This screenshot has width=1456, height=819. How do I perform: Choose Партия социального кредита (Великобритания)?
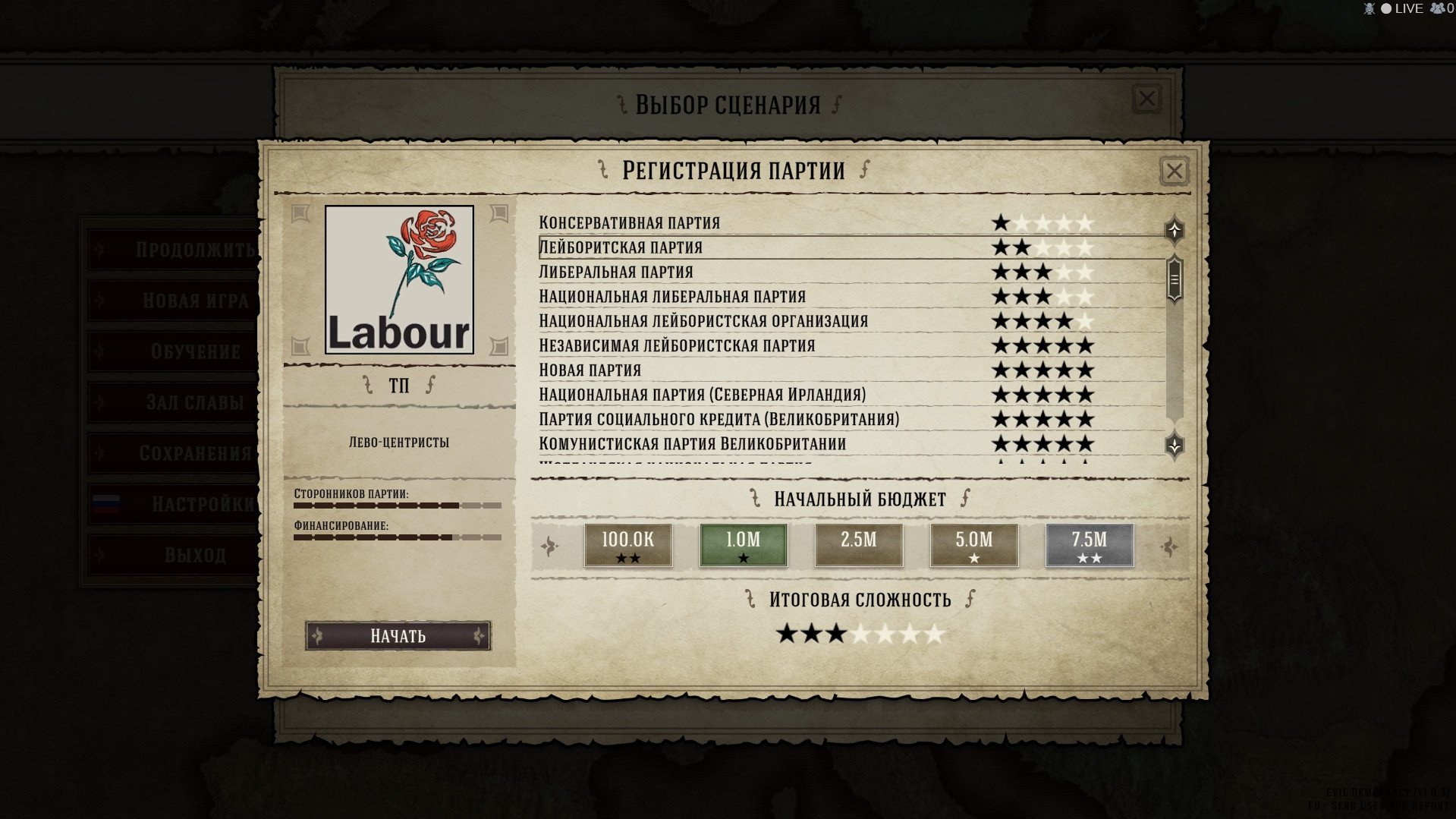[x=719, y=419]
